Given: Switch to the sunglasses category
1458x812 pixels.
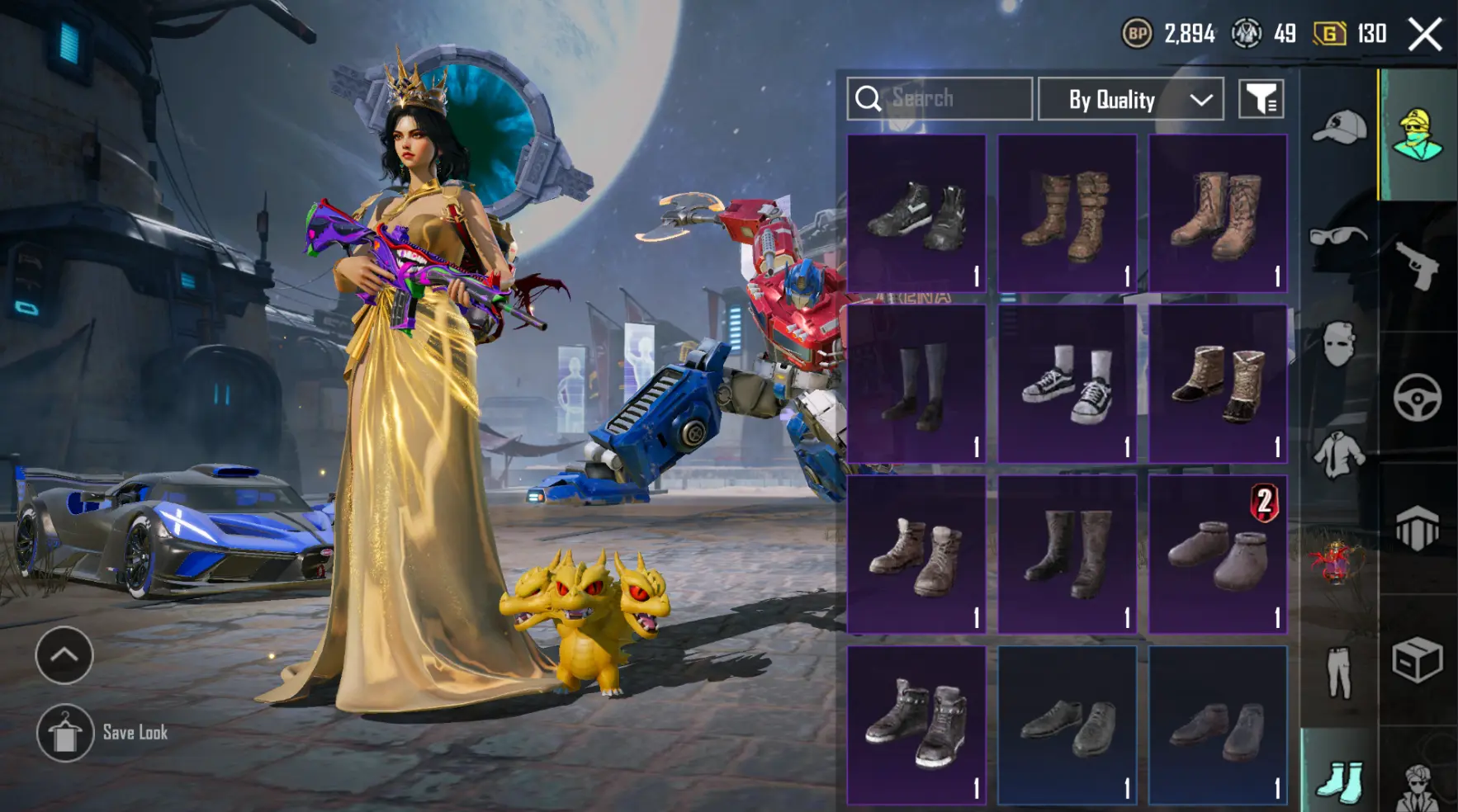Looking at the screenshot, I should coord(1338,238).
